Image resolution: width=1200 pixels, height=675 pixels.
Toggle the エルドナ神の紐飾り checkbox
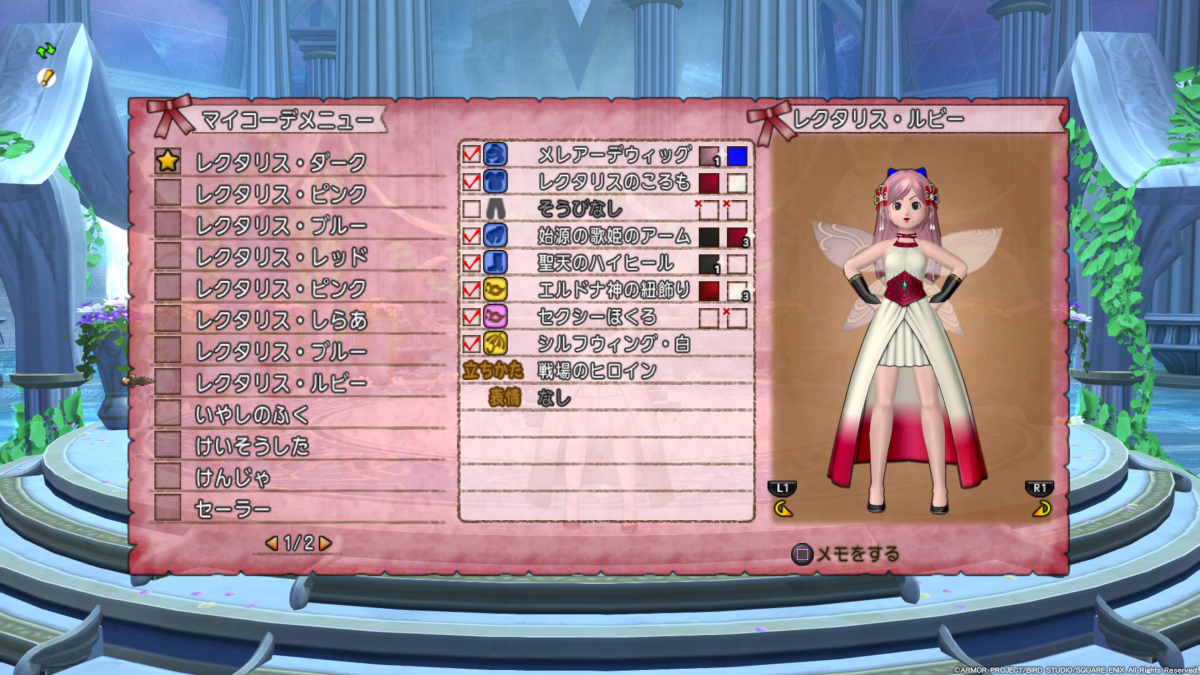pos(471,290)
